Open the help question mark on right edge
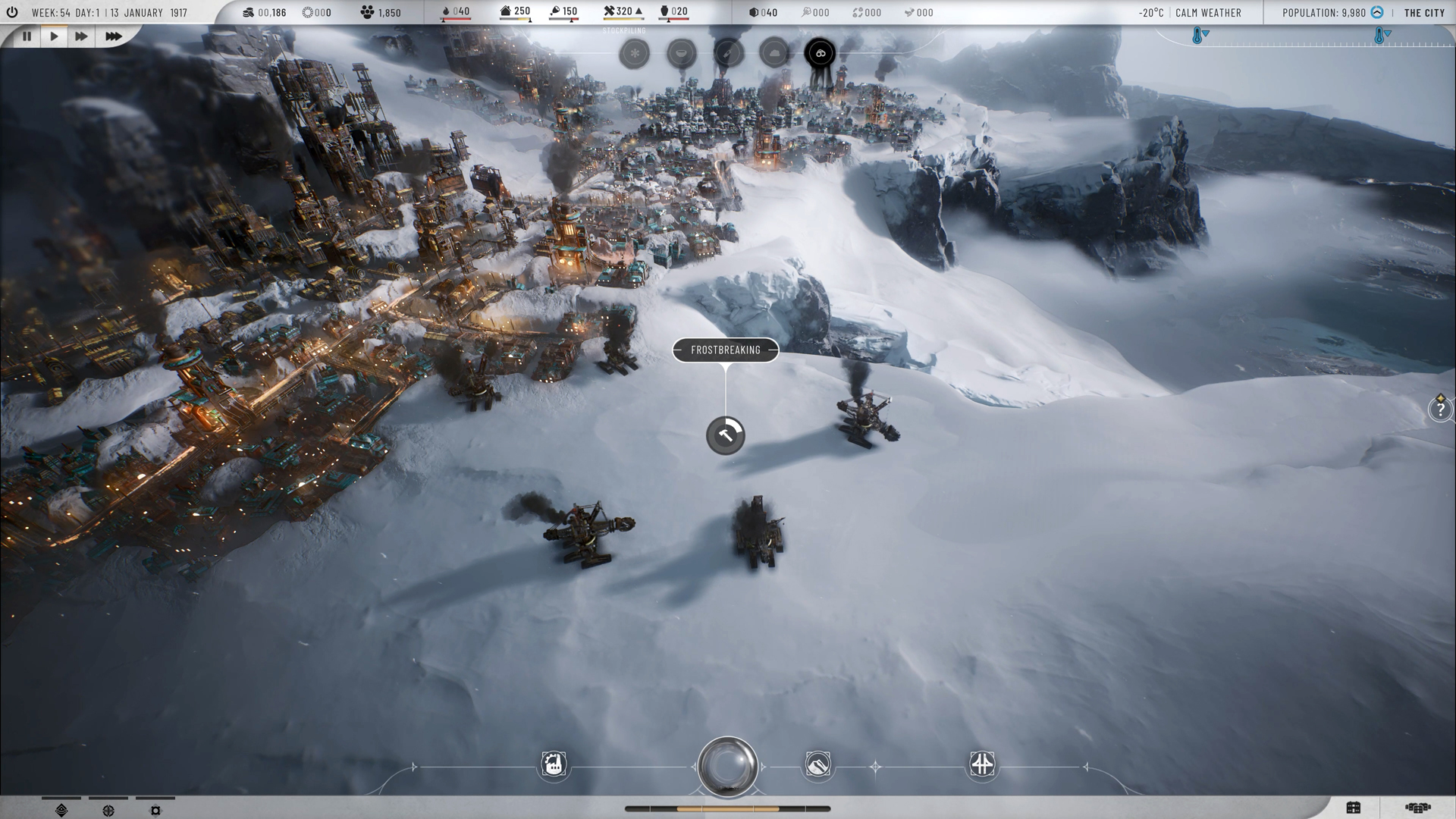1456x819 pixels. [x=1439, y=411]
